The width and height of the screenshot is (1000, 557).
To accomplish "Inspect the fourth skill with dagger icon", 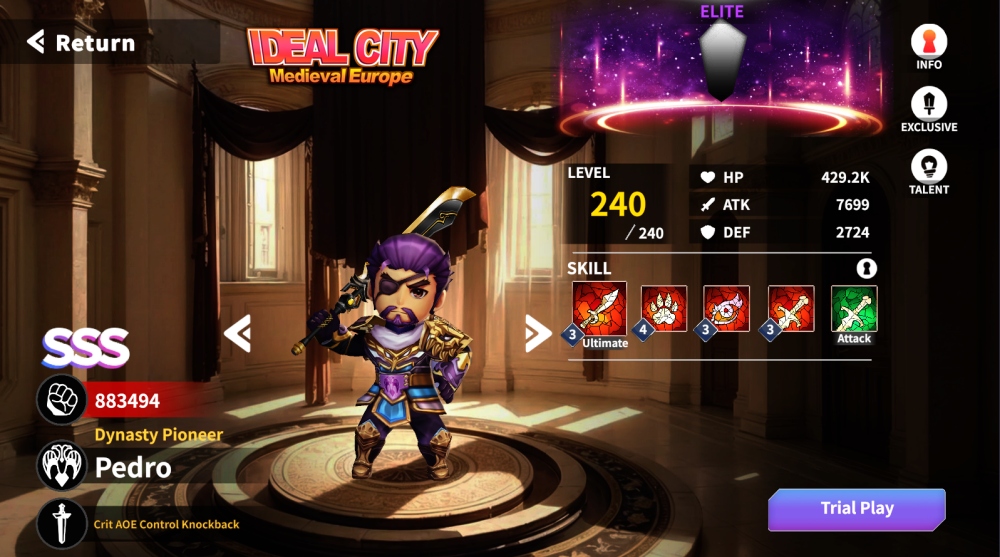I will click(791, 309).
